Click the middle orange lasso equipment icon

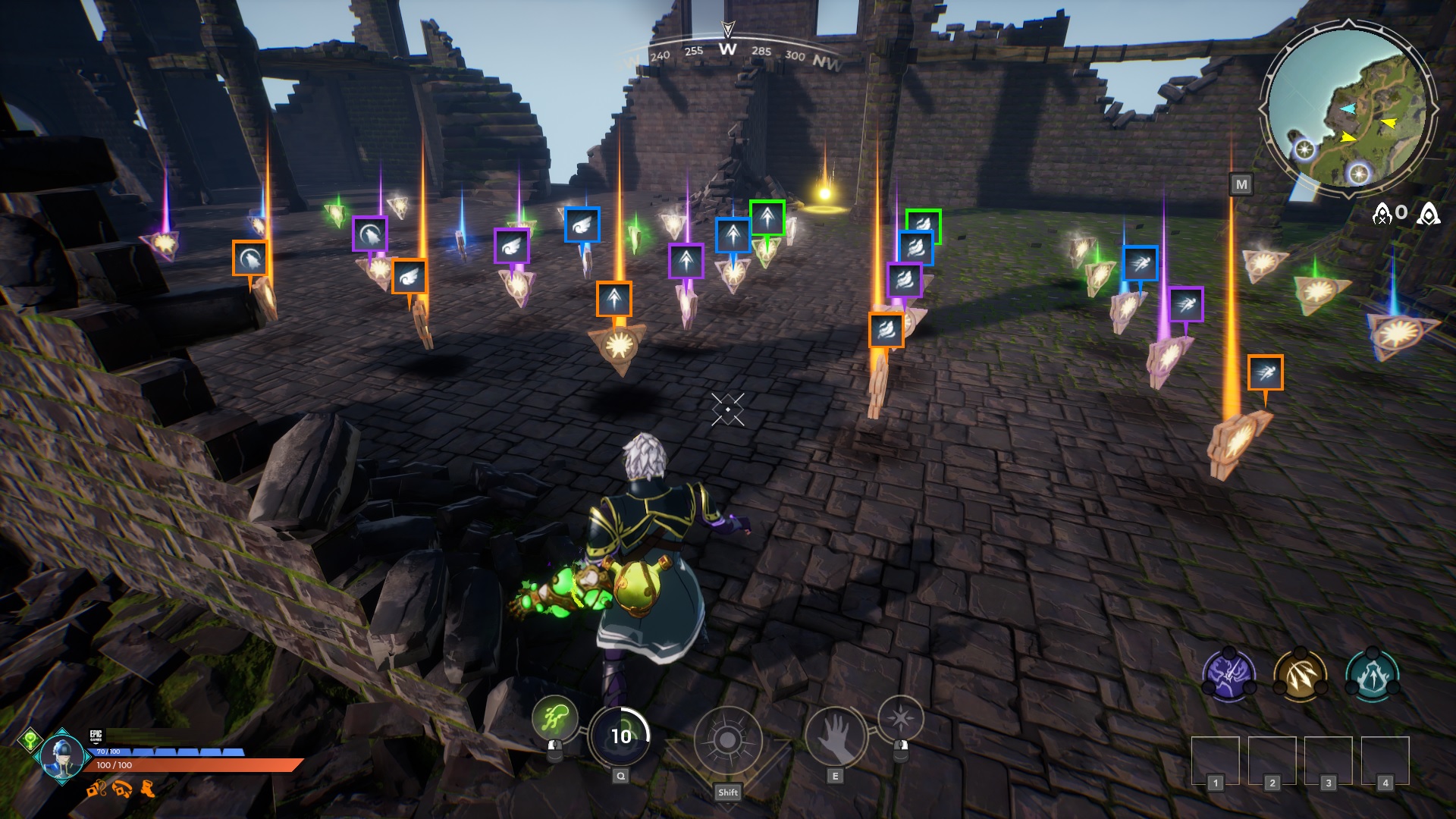[121, 789]
